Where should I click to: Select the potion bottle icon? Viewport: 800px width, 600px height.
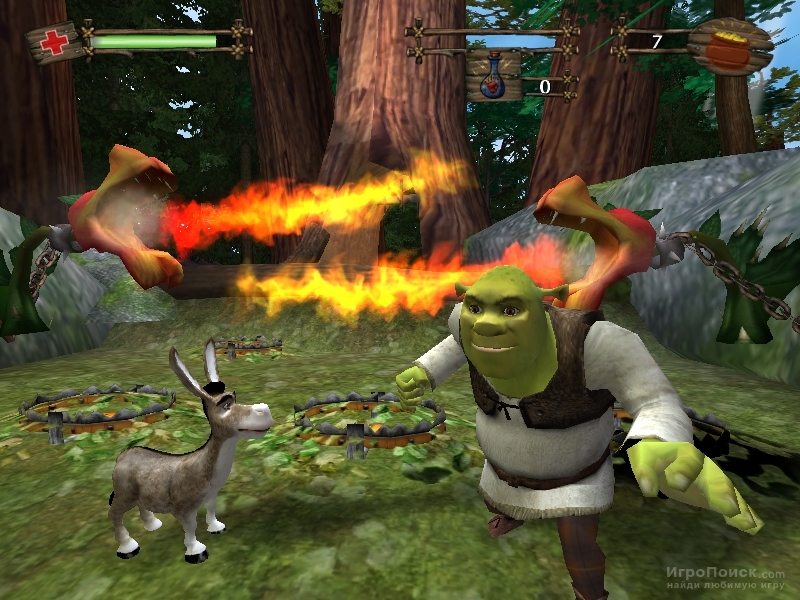pos(493,77)
